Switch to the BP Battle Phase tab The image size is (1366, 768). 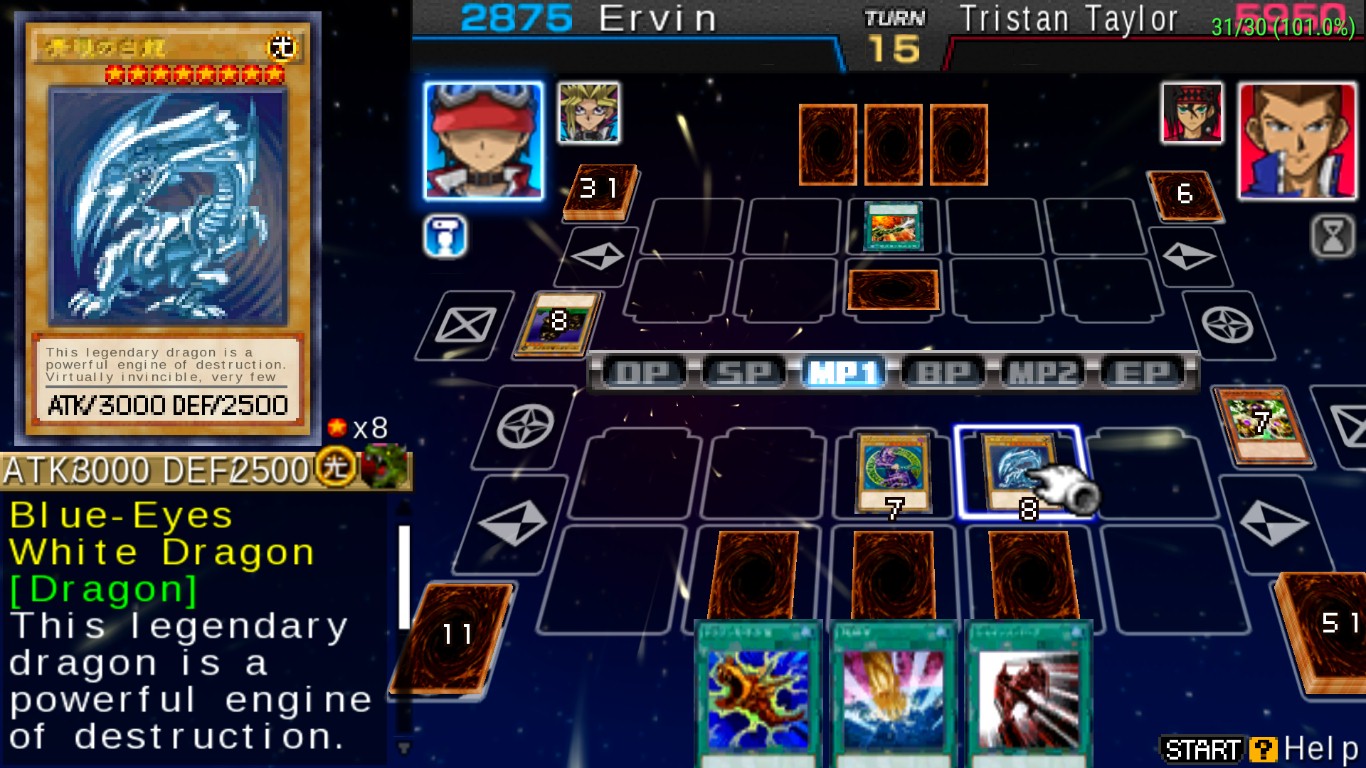[945, 373]
